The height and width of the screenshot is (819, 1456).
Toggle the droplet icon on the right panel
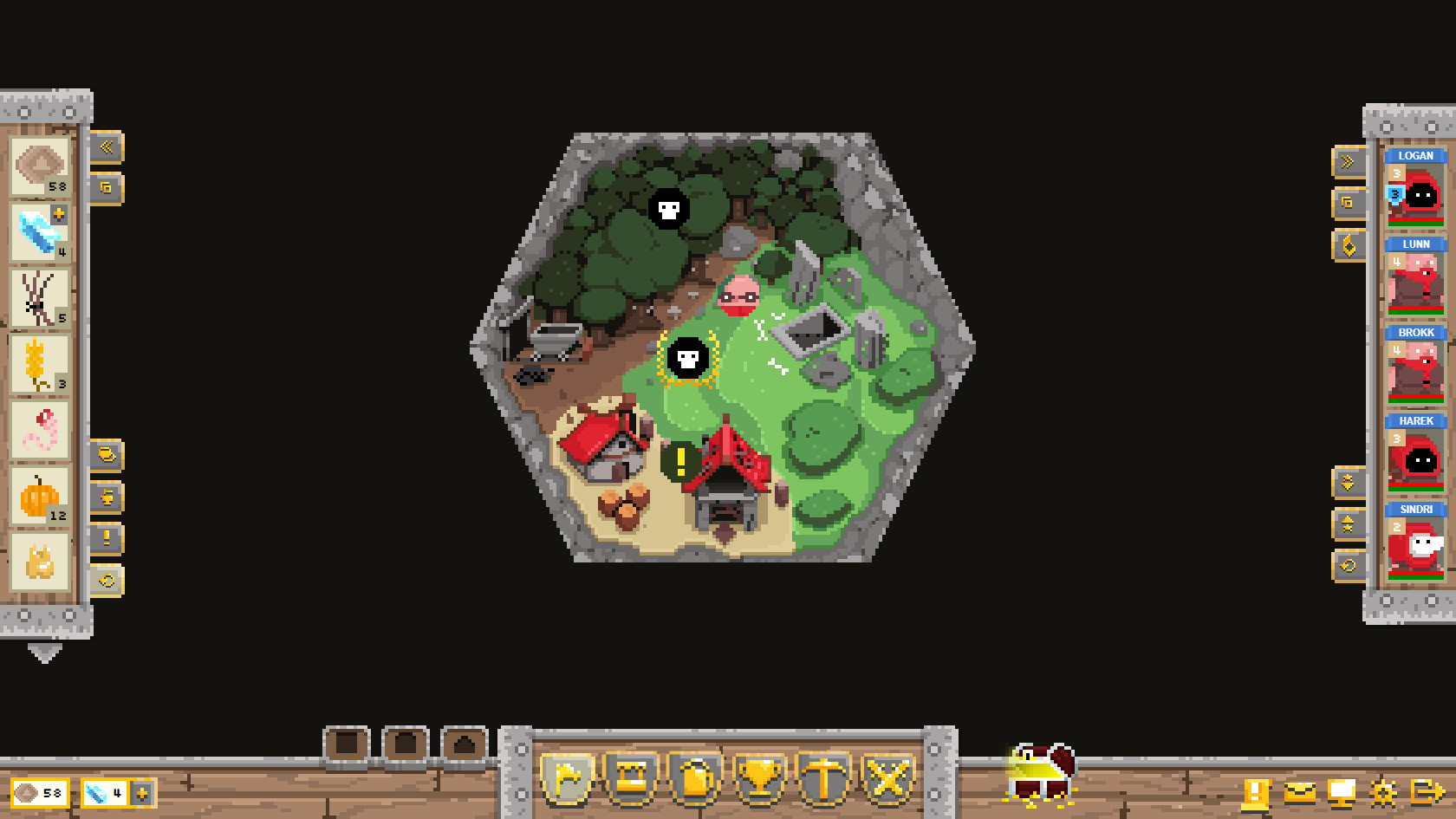click(x=1348, y=245)
